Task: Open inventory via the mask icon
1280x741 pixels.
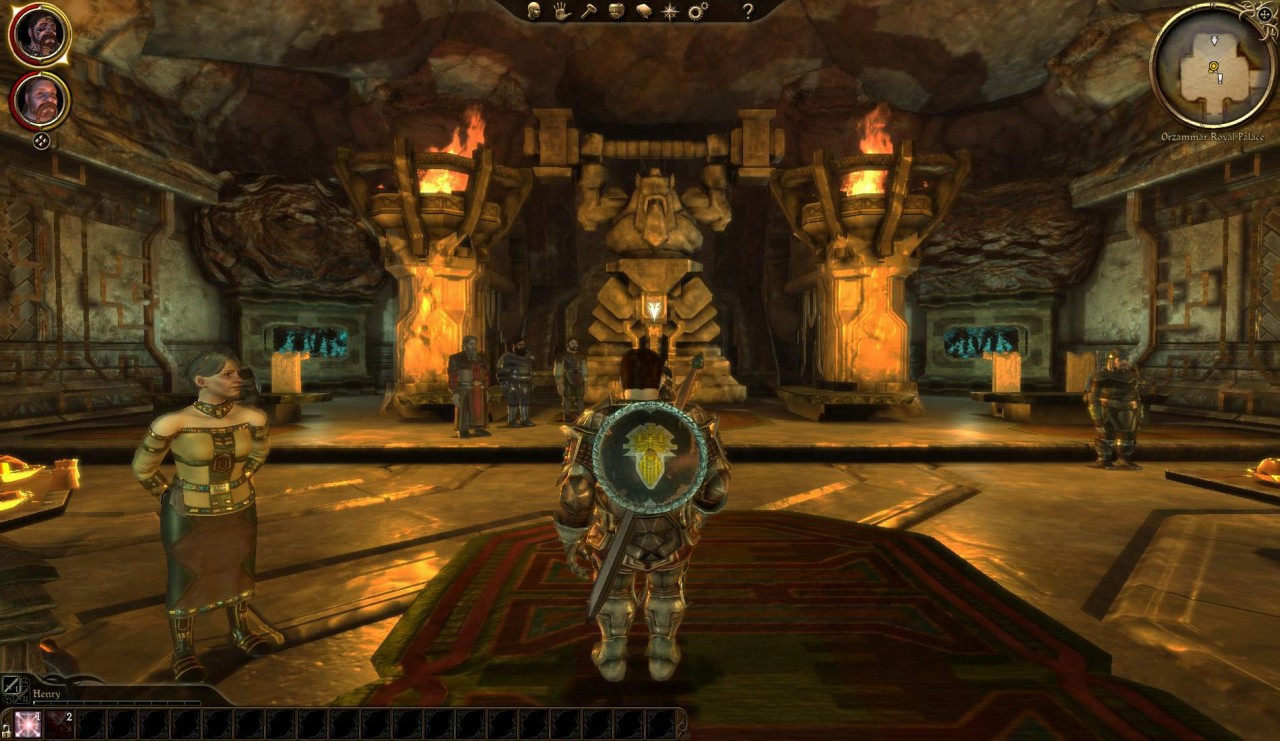Action: pos(616,10)
